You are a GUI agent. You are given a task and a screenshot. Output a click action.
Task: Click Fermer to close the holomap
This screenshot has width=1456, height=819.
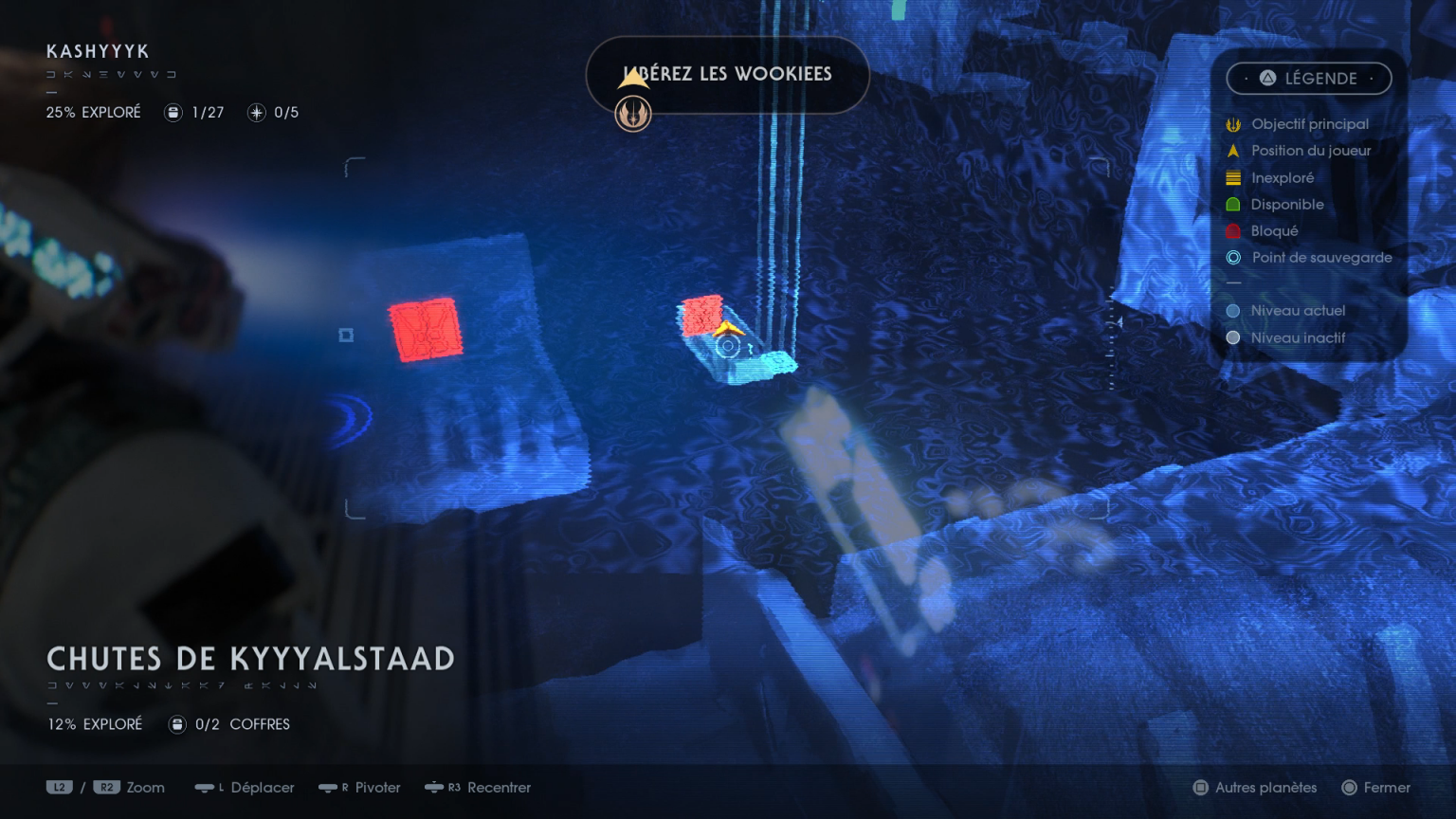click(1376, 788)
